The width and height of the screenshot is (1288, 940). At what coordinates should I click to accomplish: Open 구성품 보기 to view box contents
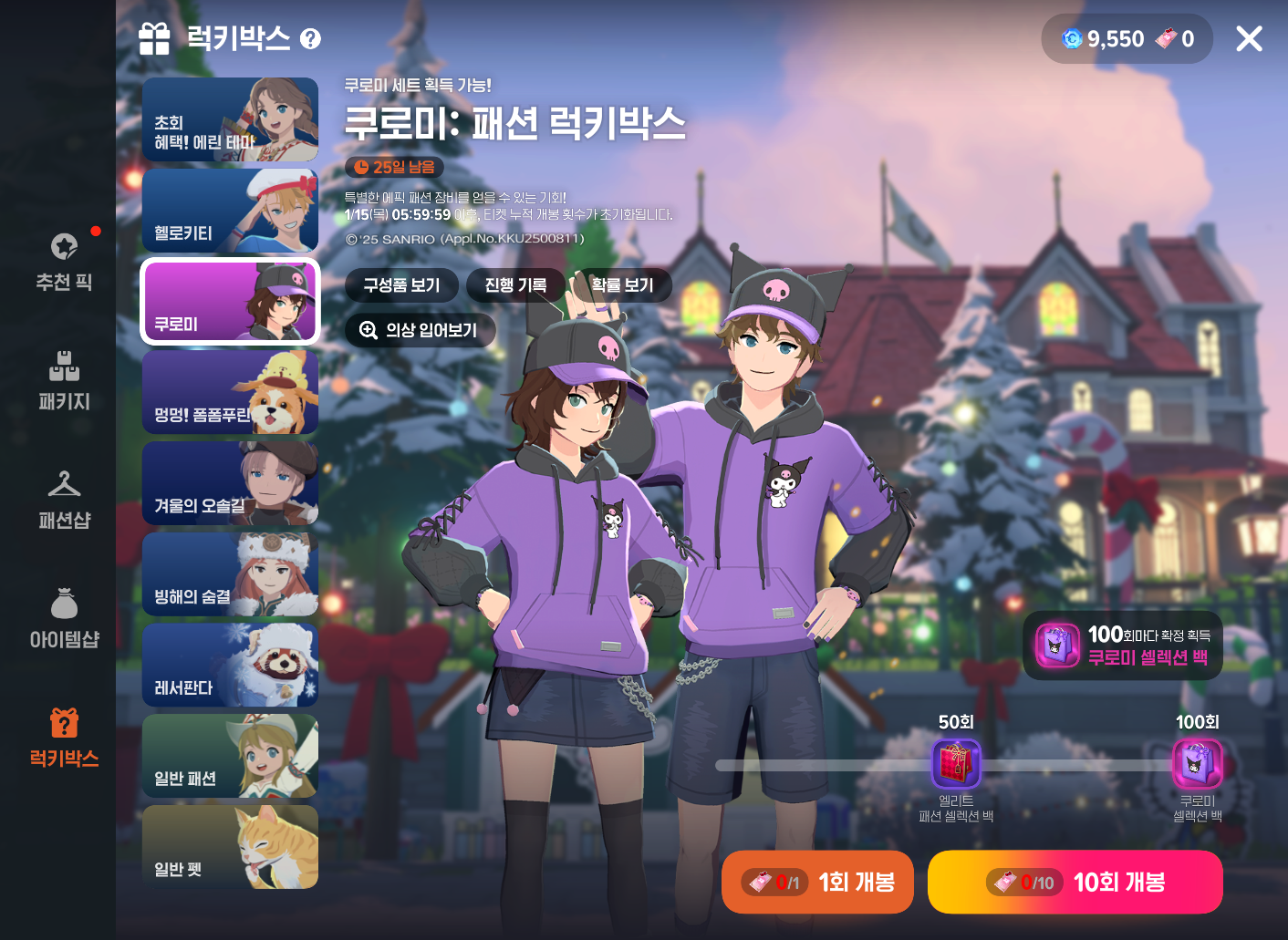click(x=401, y=285)
